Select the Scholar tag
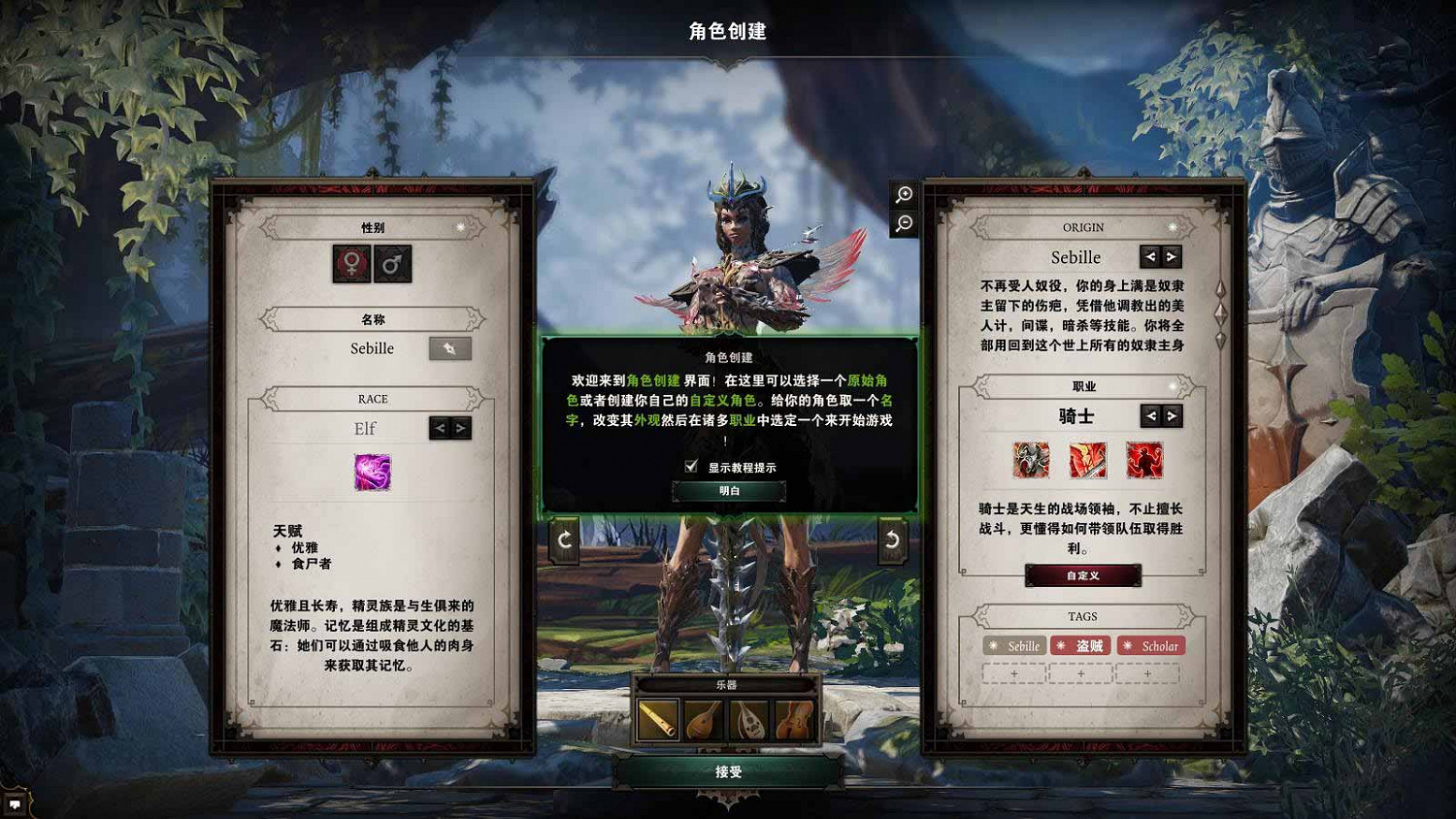The width and height of the screenshot is (1456, 819). pos(1150,645)
